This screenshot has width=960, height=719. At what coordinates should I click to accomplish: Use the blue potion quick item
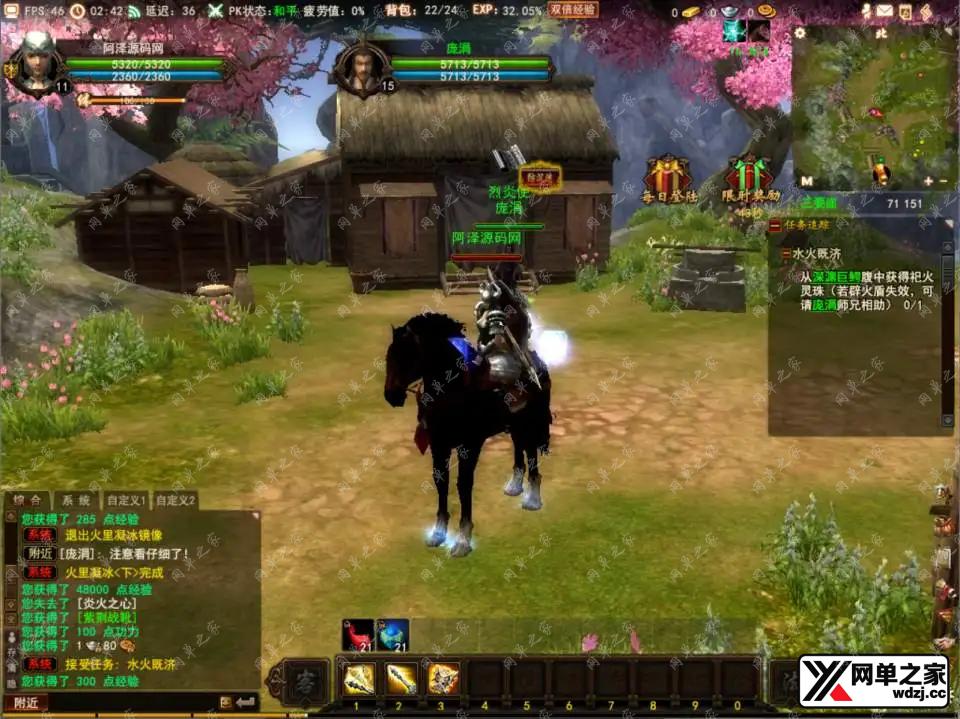pyautogui.click(x=393, y=634)
